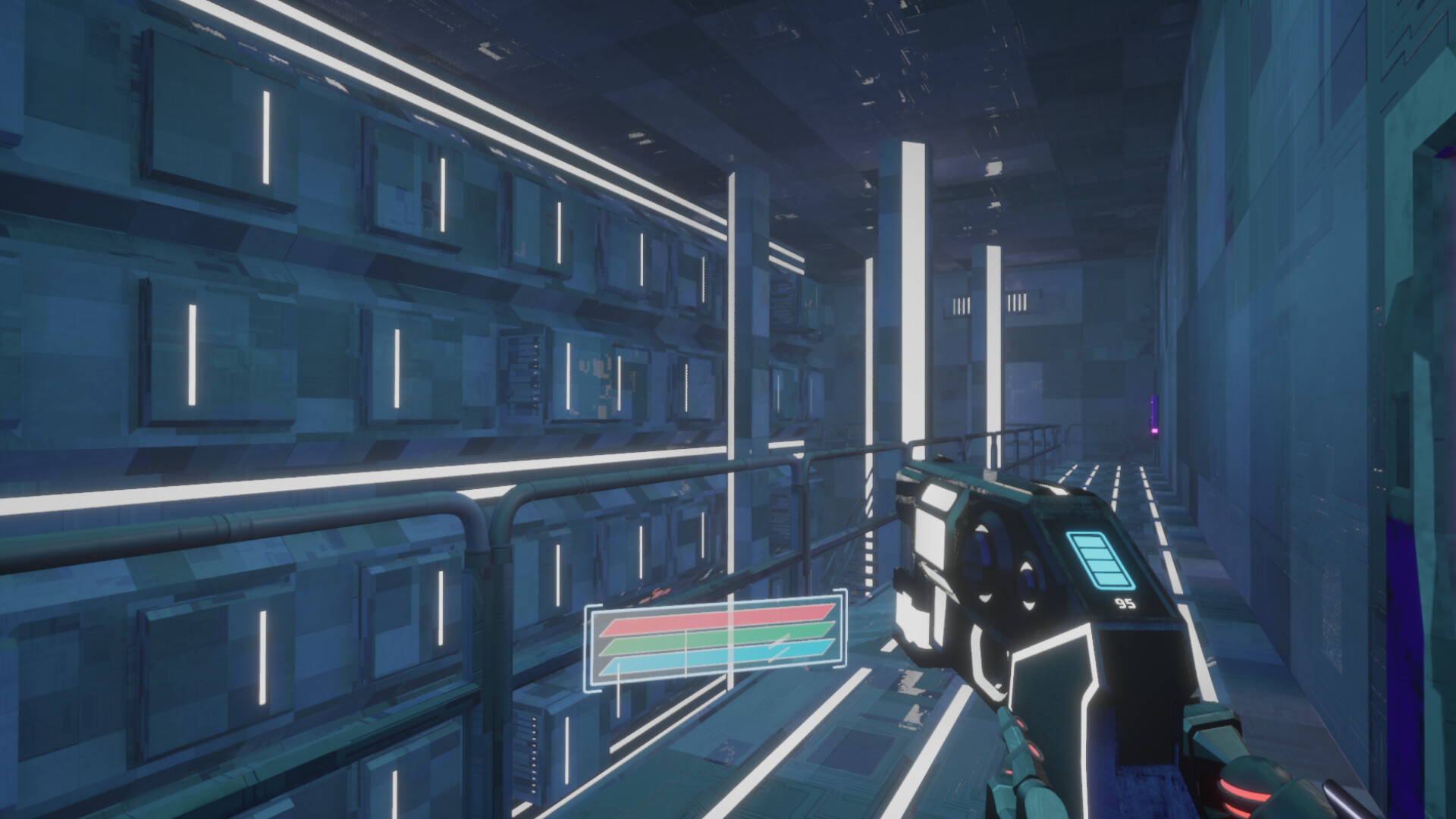Click the vent grille panel on the back wall
Image resolution: width=1456 pixels, height=819 pixels.
(x=1017, y=302)
